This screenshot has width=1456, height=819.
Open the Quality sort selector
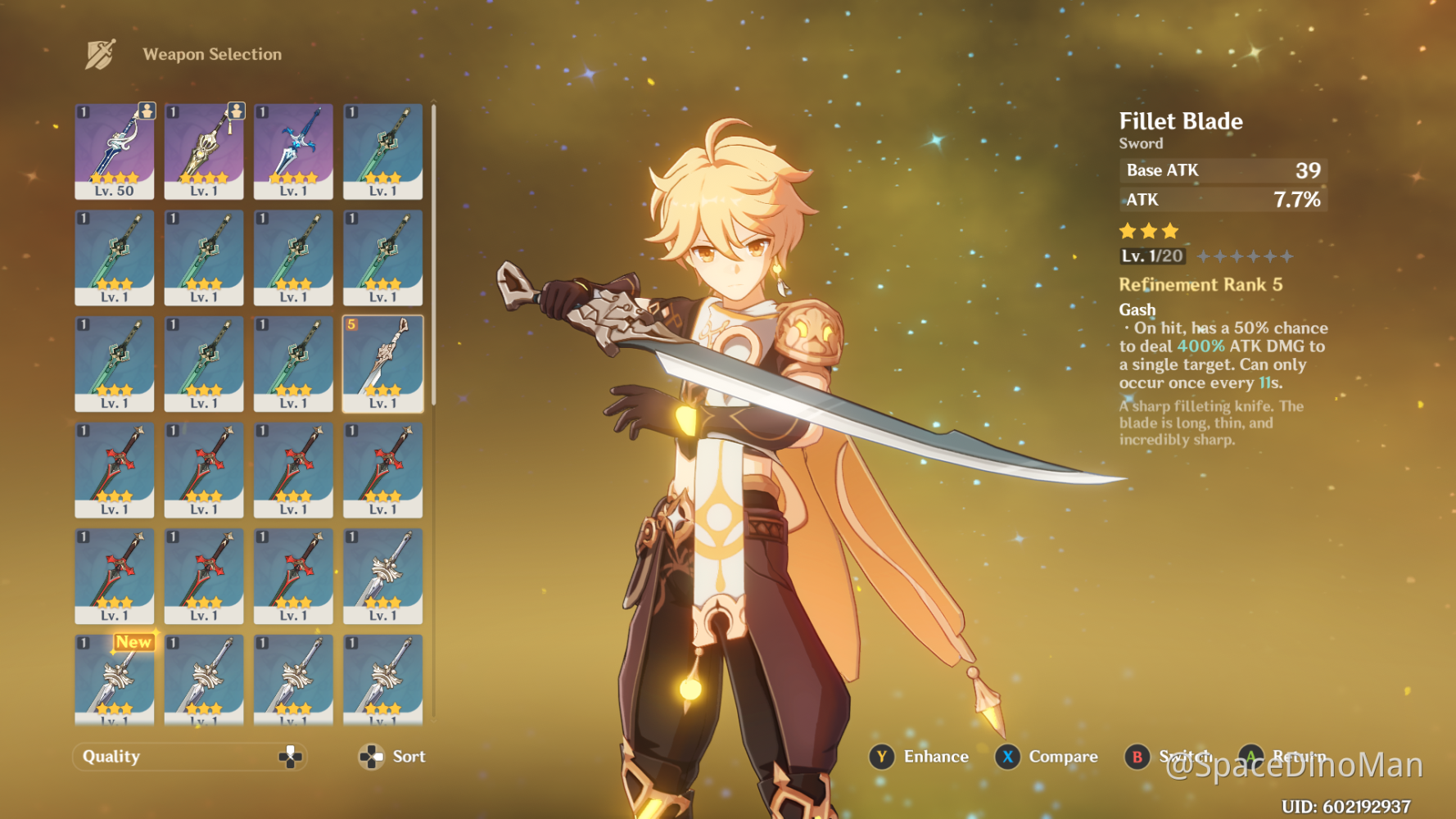[x=188, y=756]
